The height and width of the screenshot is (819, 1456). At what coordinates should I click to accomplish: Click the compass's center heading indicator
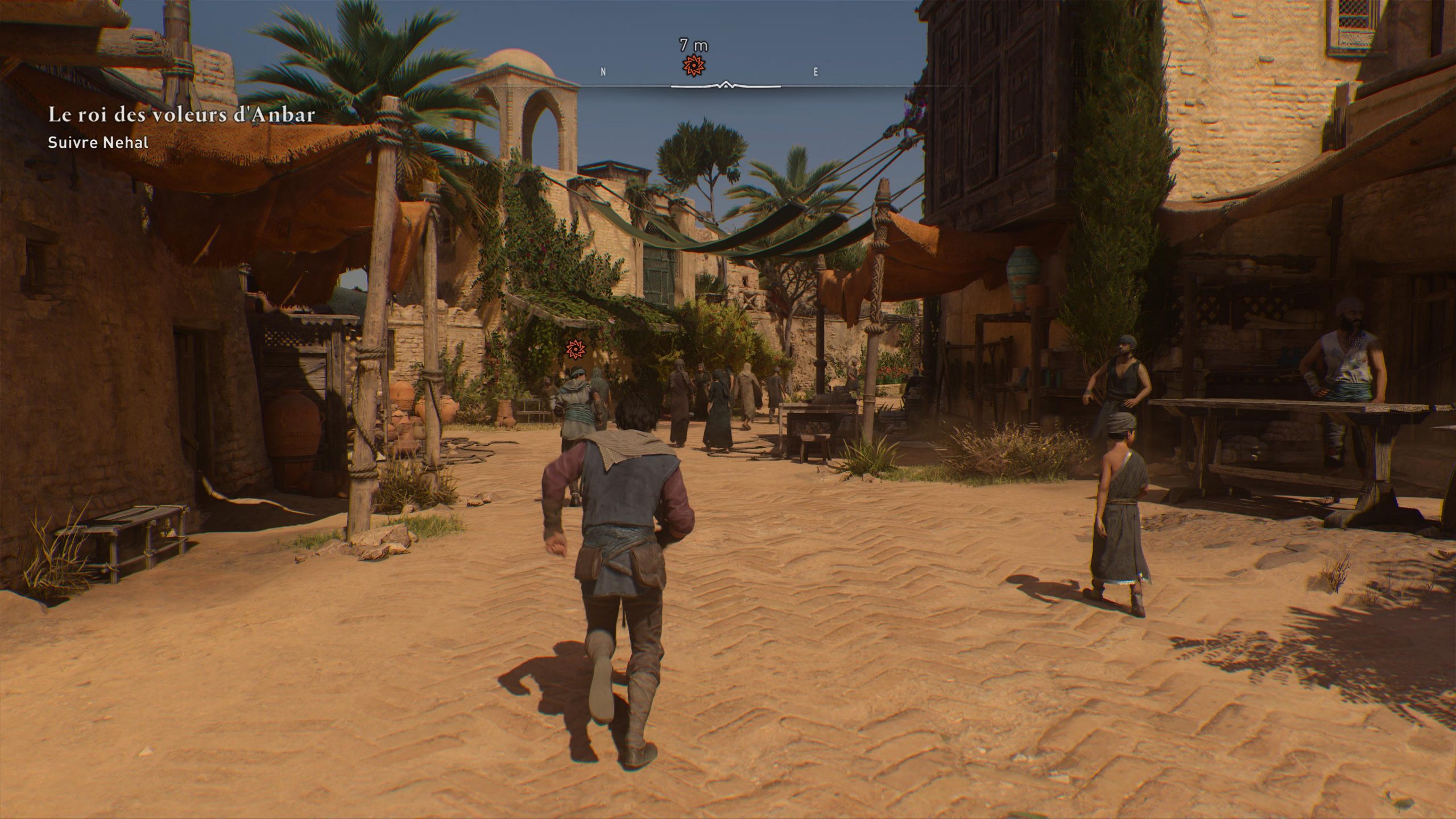point(726,85)
